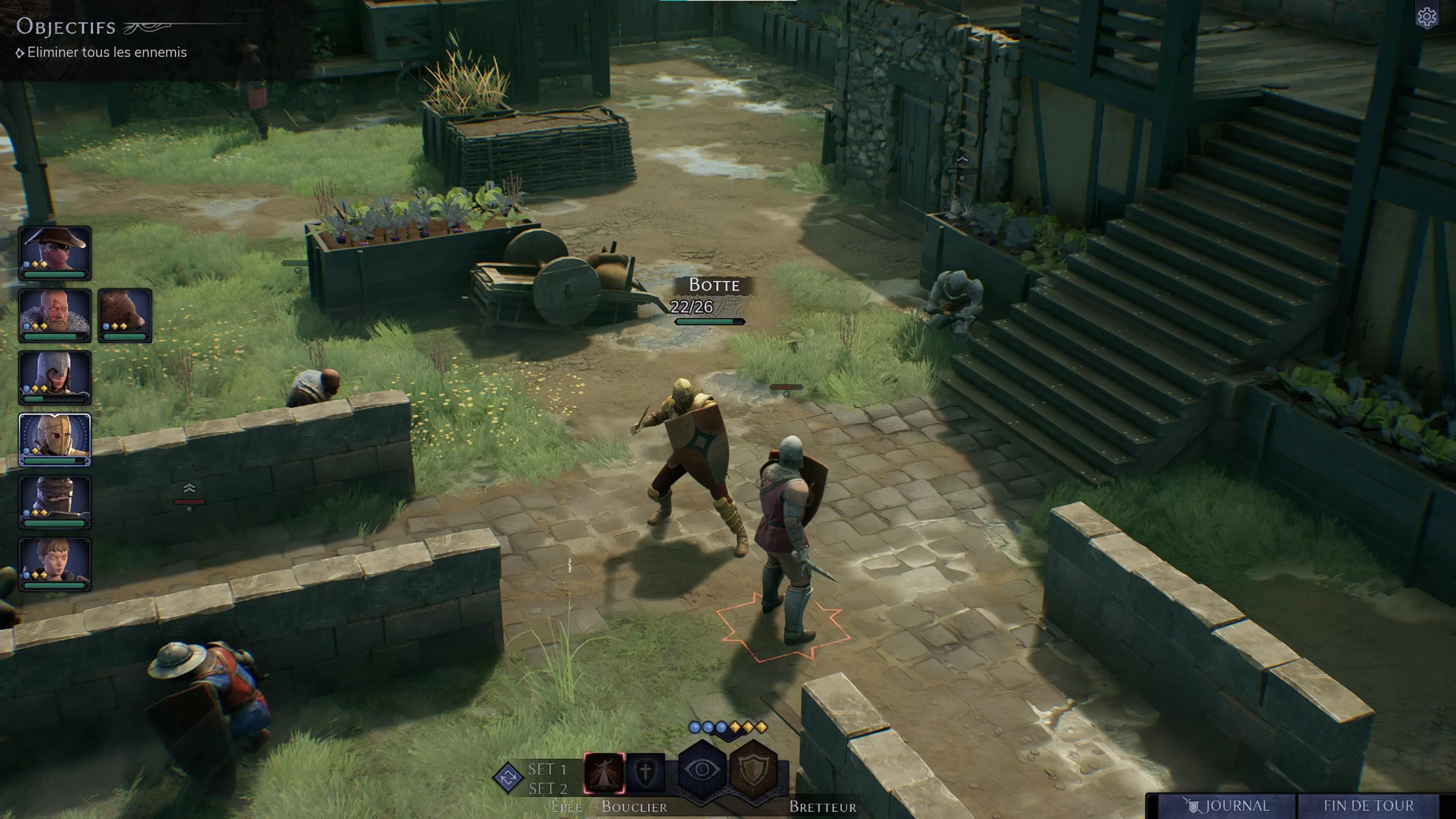Viewport: 1456px width, 819px height.
Task: End the turn with Fin de Tour
Action: click(1368, 805)
